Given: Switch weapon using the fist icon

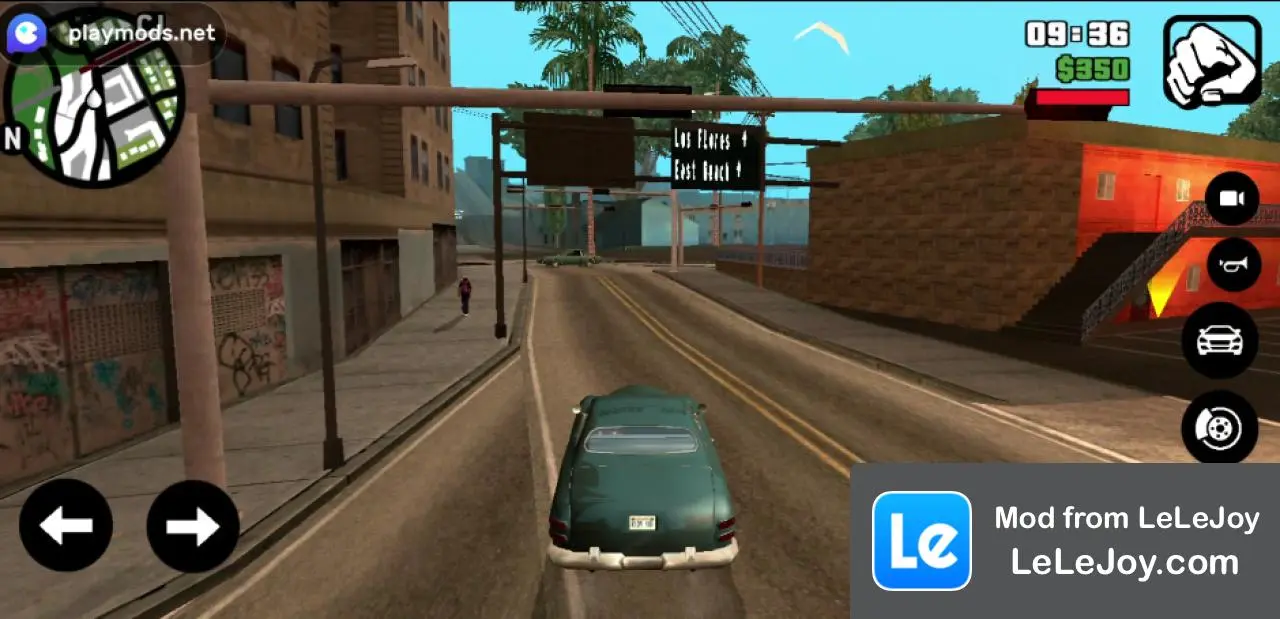Looking at the screenshot, I should (x=1211, y=61).
